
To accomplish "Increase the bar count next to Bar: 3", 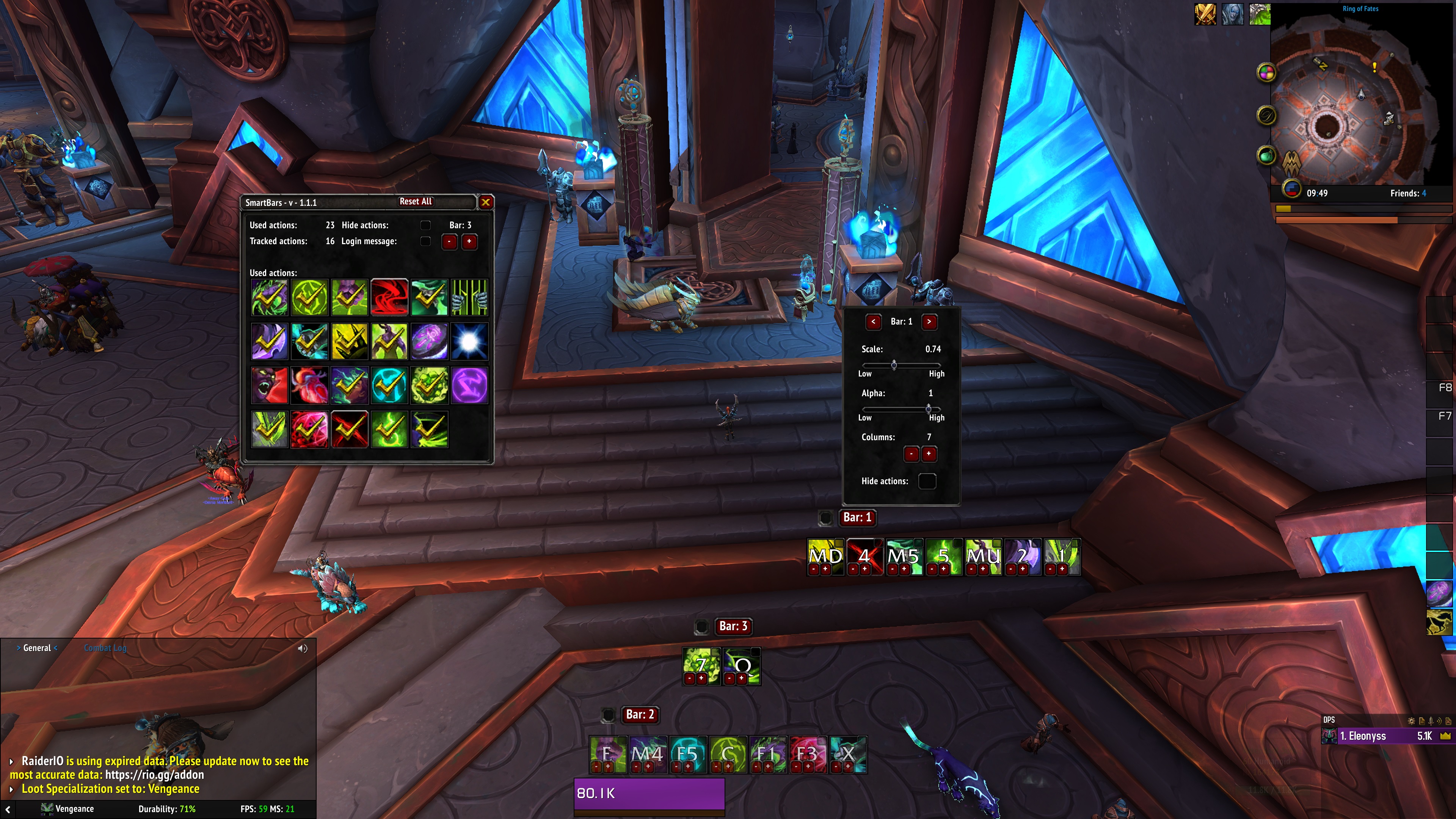I will [469, 242].
